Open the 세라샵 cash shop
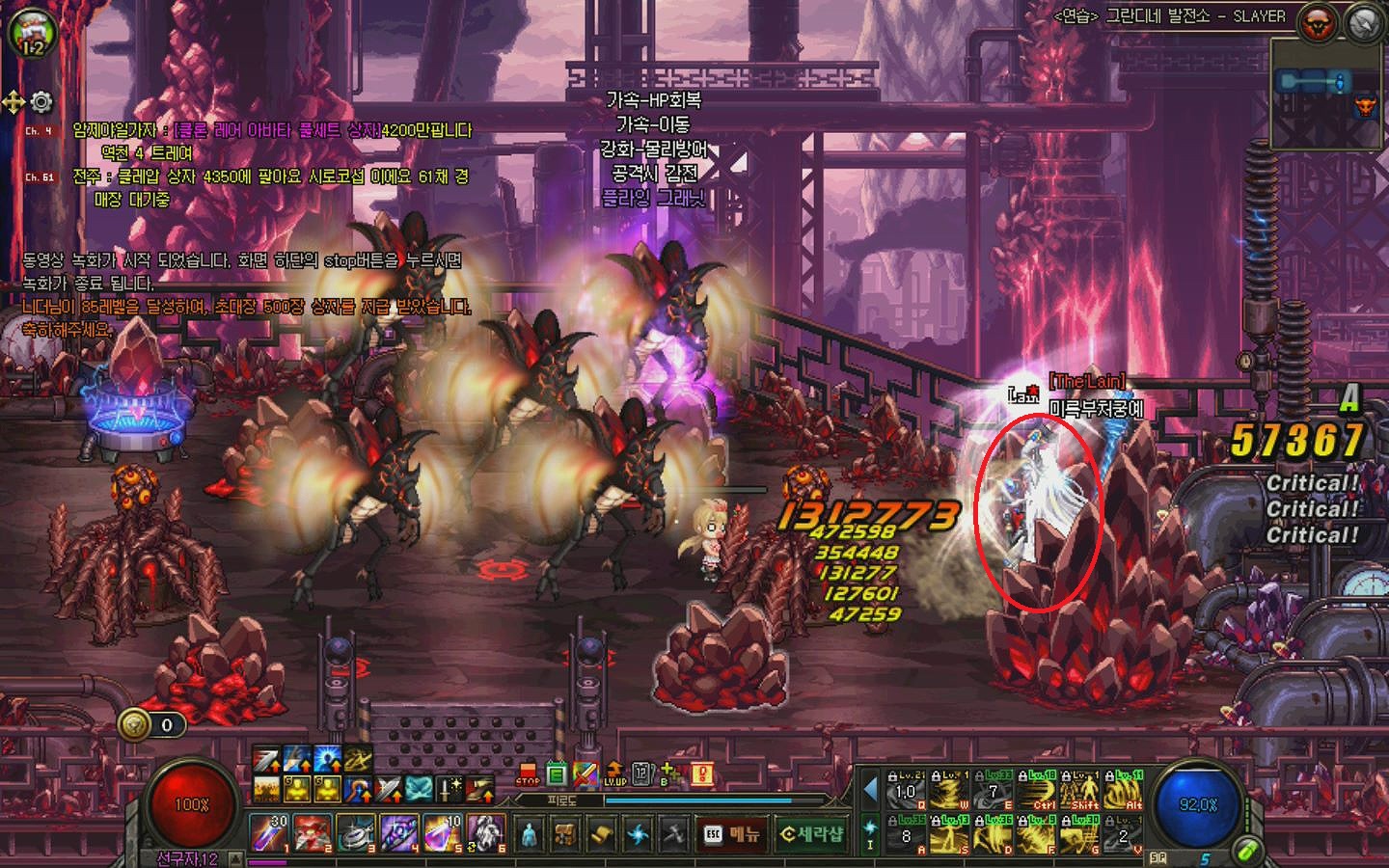 tap(811, 834)
